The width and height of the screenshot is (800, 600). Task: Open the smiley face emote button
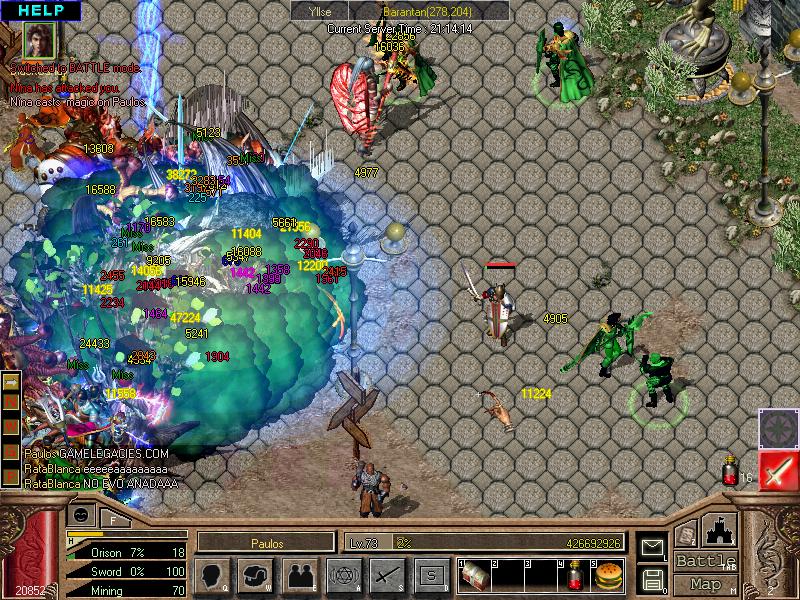81,515
